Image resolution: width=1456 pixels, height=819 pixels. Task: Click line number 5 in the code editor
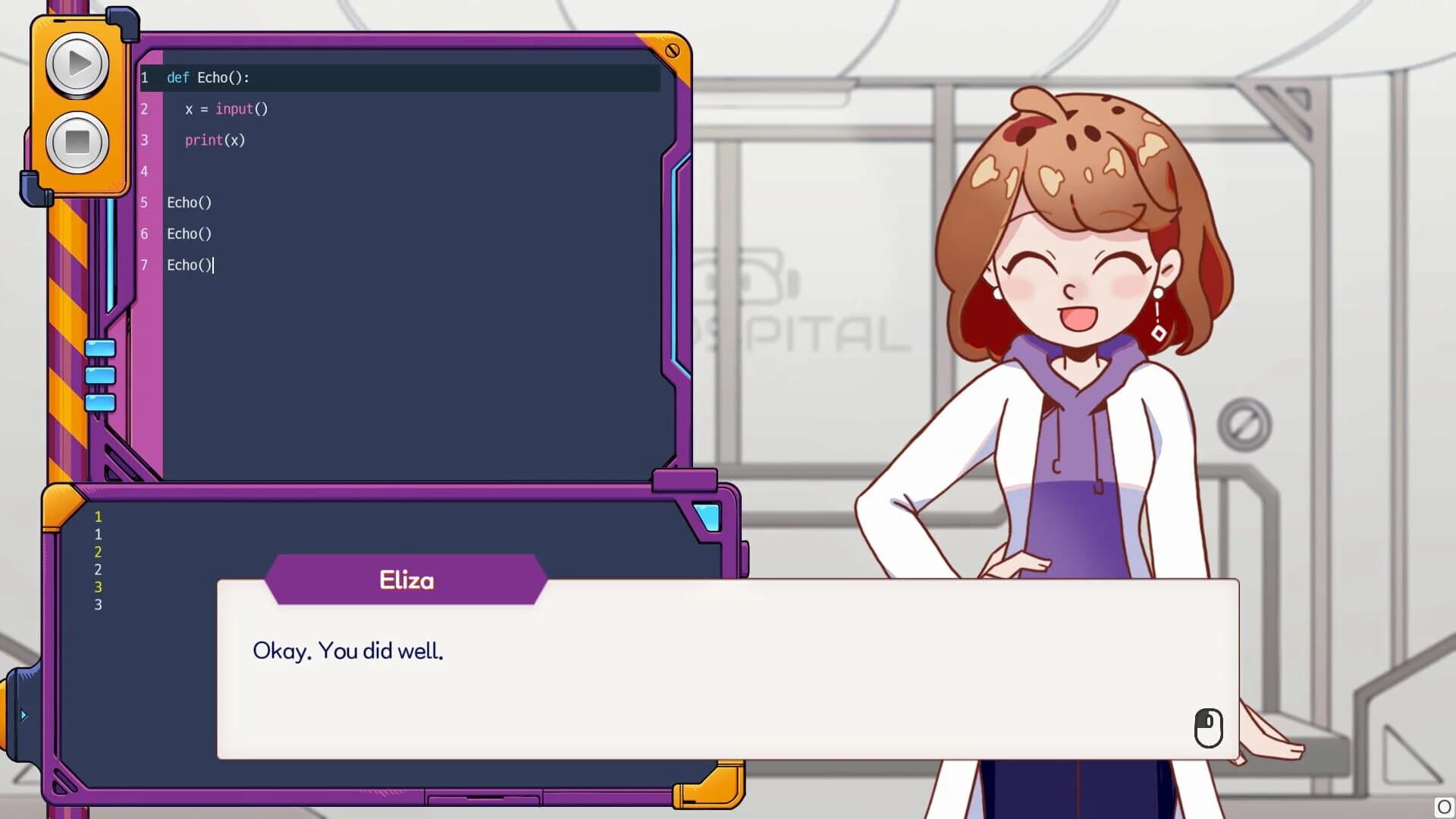(144, 202)
